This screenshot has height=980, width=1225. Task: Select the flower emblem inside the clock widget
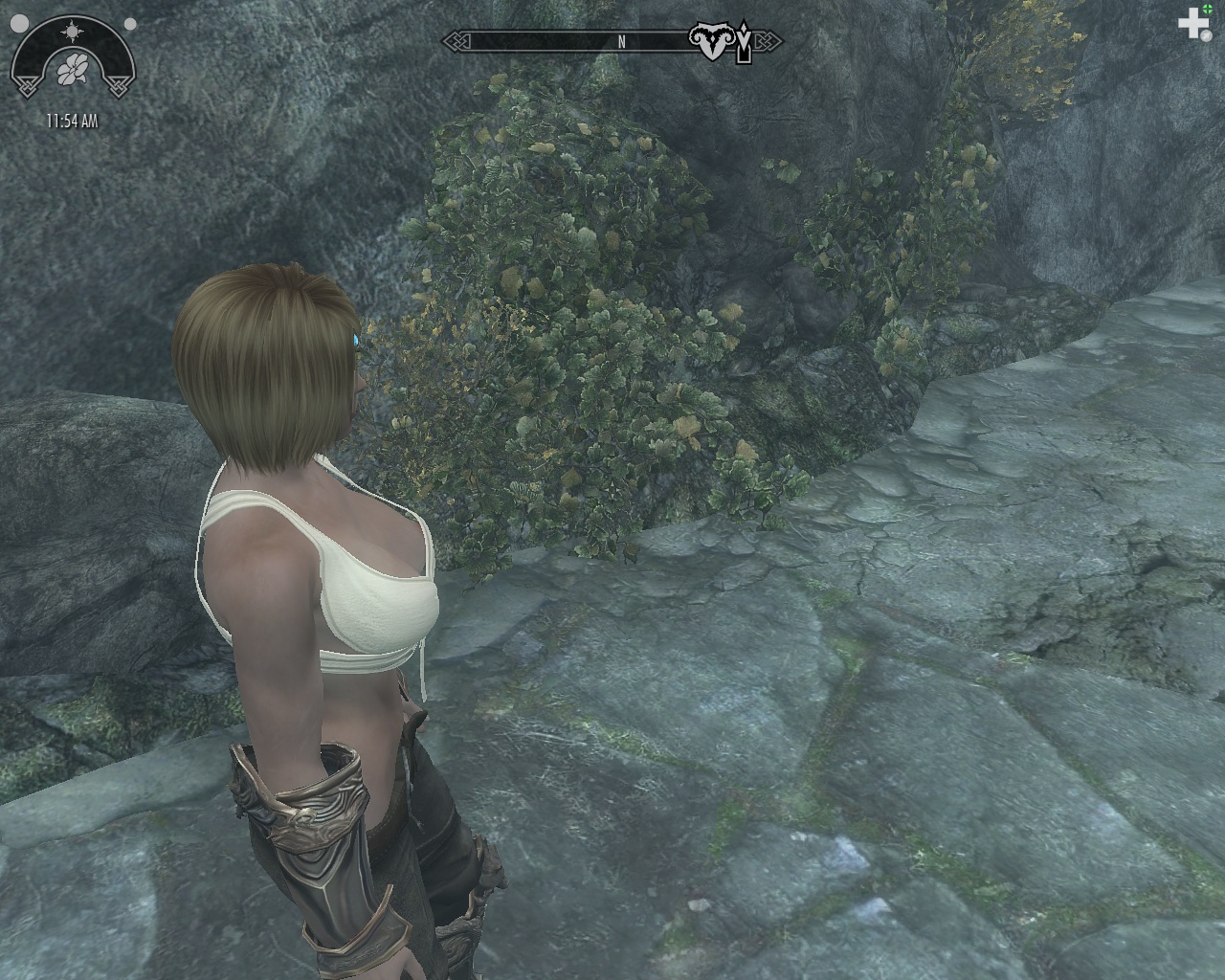click(x=73, y=68)
